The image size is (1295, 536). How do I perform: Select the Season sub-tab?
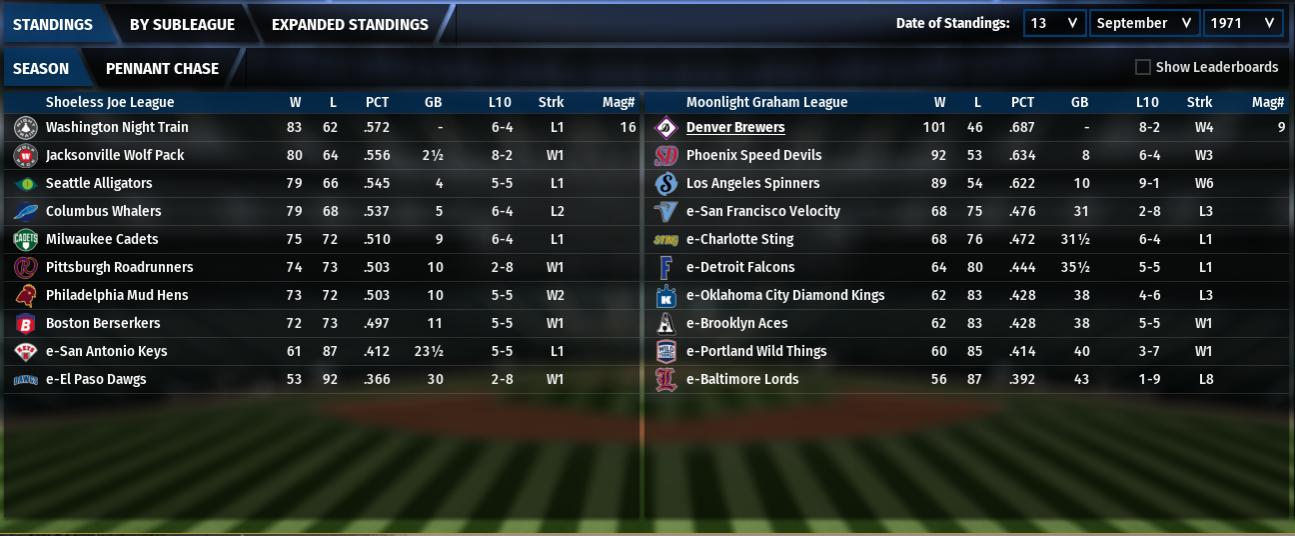[x=41, y=69]
